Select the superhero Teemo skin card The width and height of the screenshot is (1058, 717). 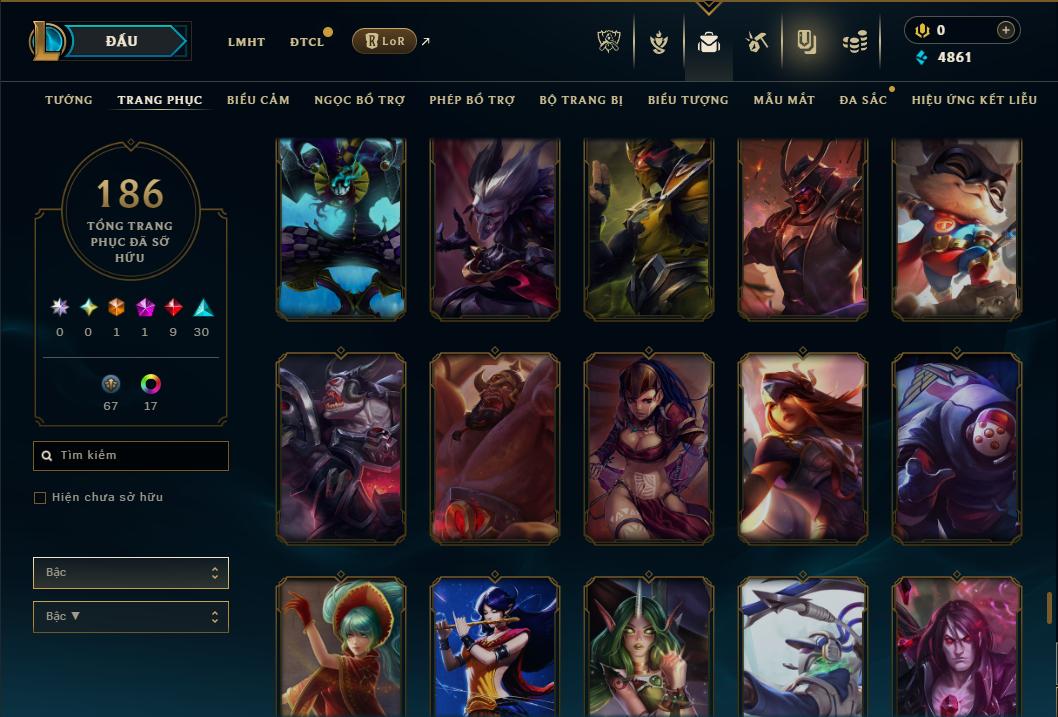pos(957,229)
